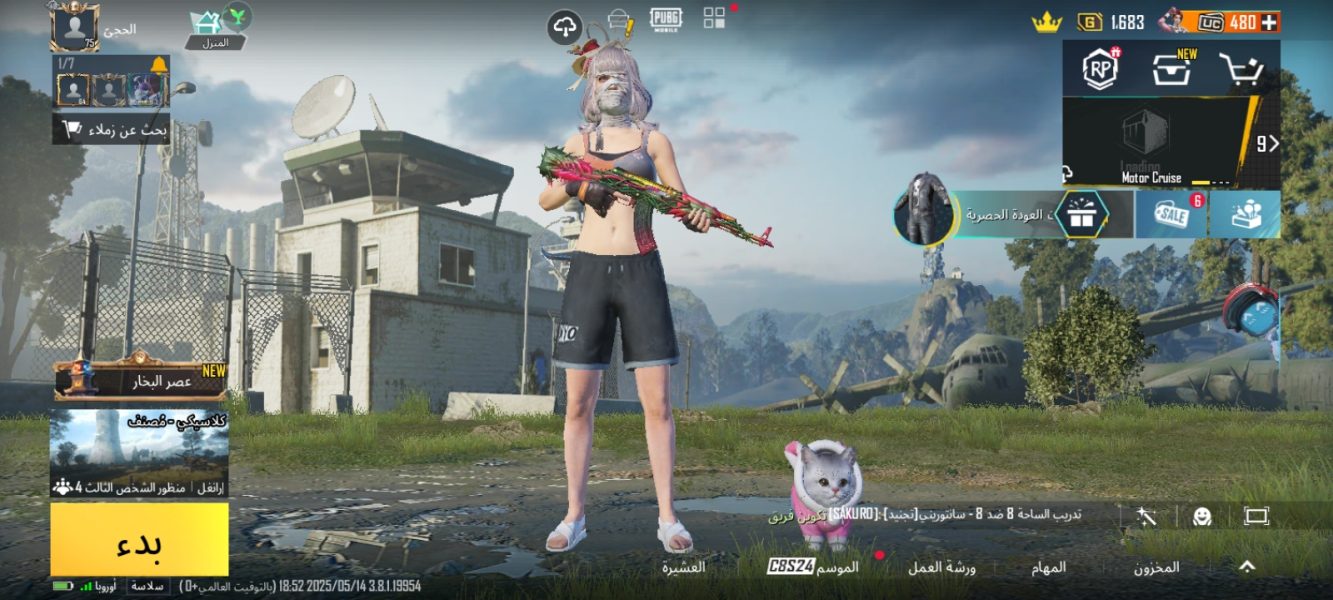The height and width of the screenshot is (600, 1333).
Task: Open the المهام missions menu
Action: tap(1049, 567)
